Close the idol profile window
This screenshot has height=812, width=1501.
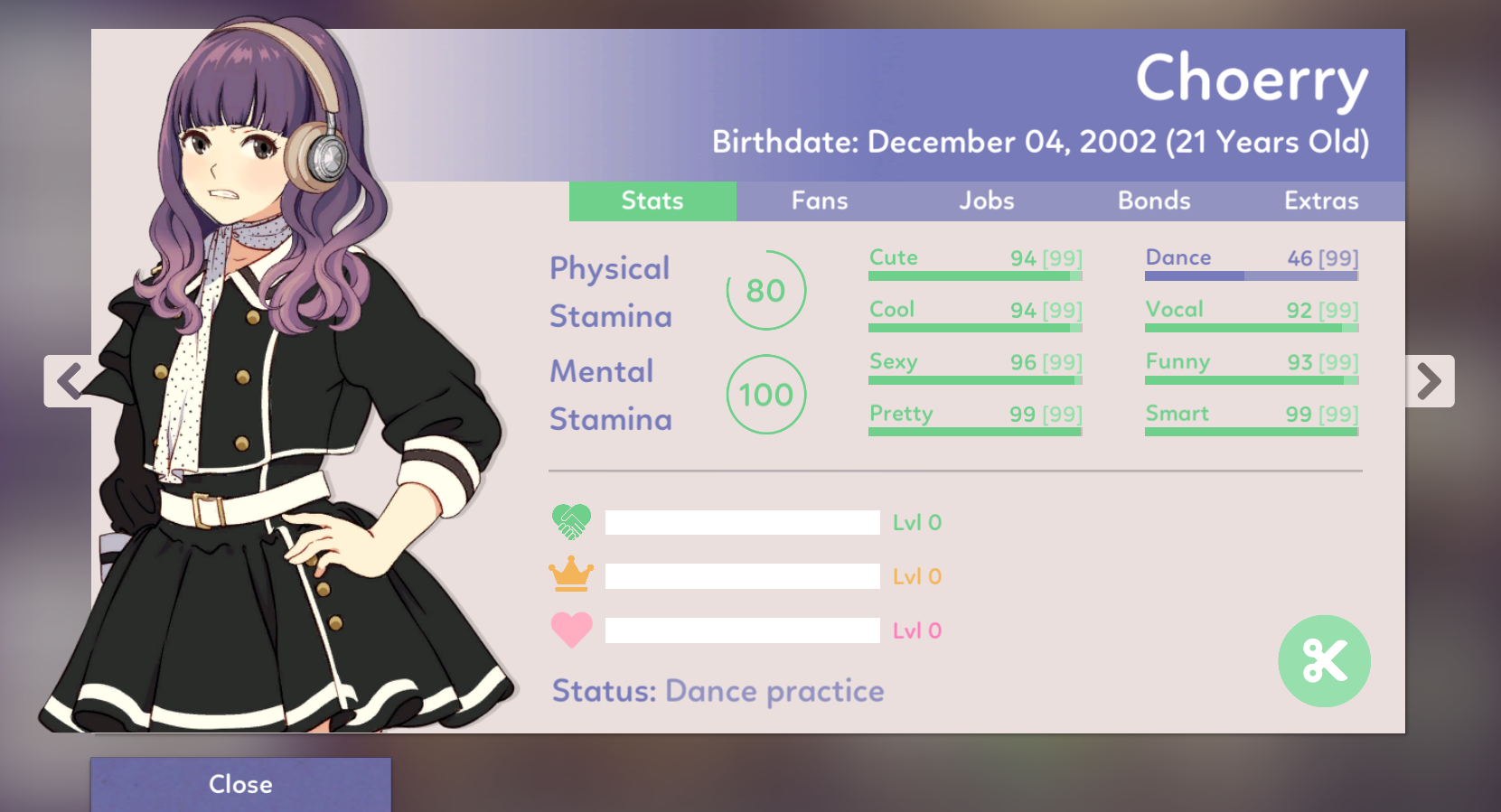(240, 783)
